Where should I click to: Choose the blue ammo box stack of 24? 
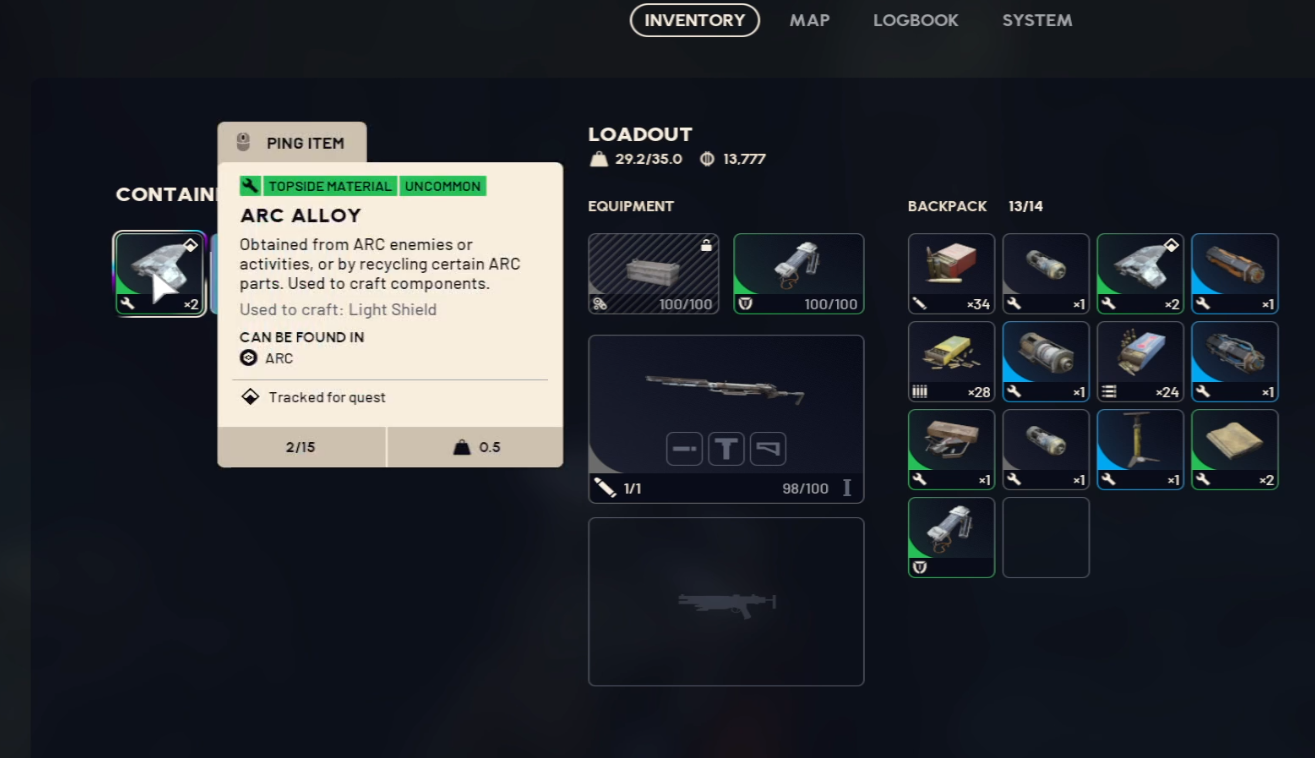coord(1140,361)
